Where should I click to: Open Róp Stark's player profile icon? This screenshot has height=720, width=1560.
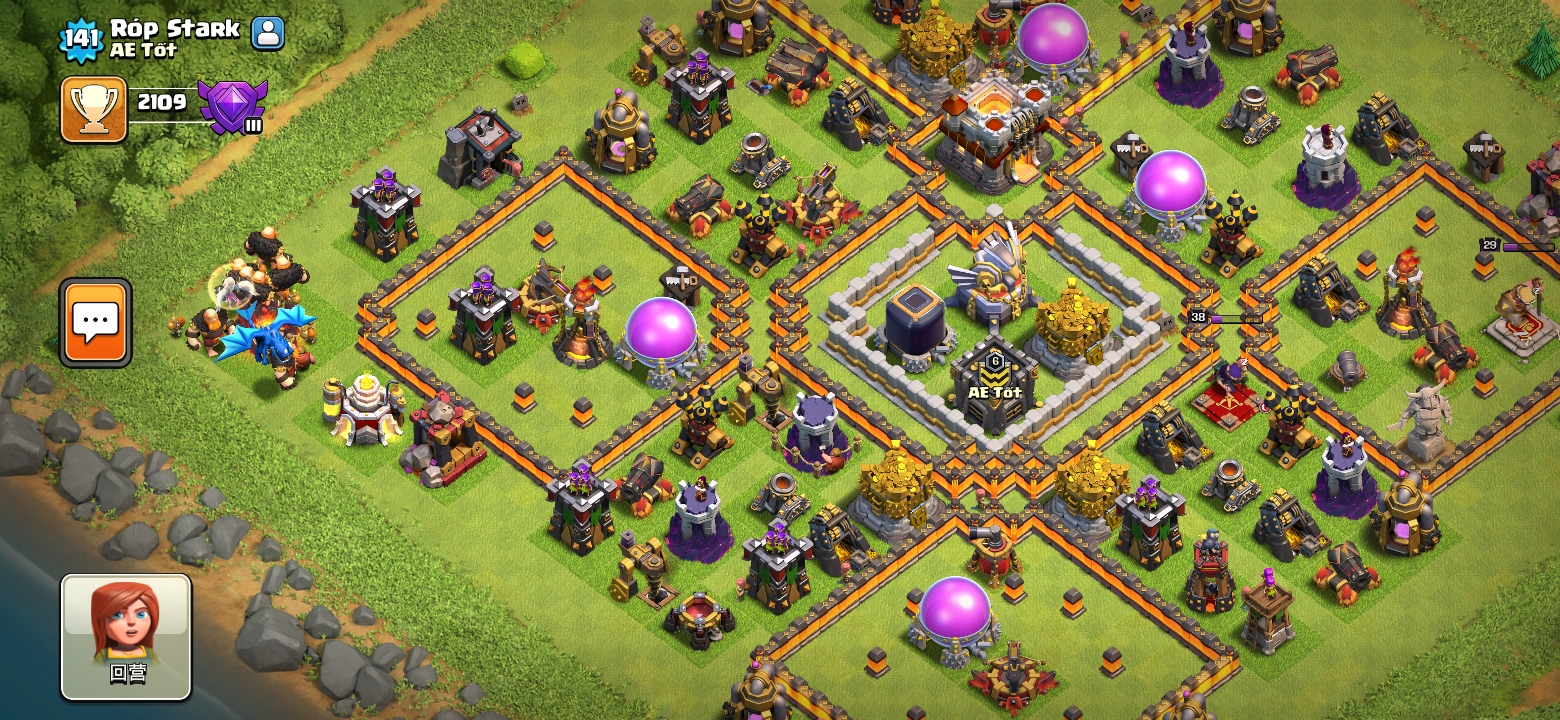coord(267,33)
